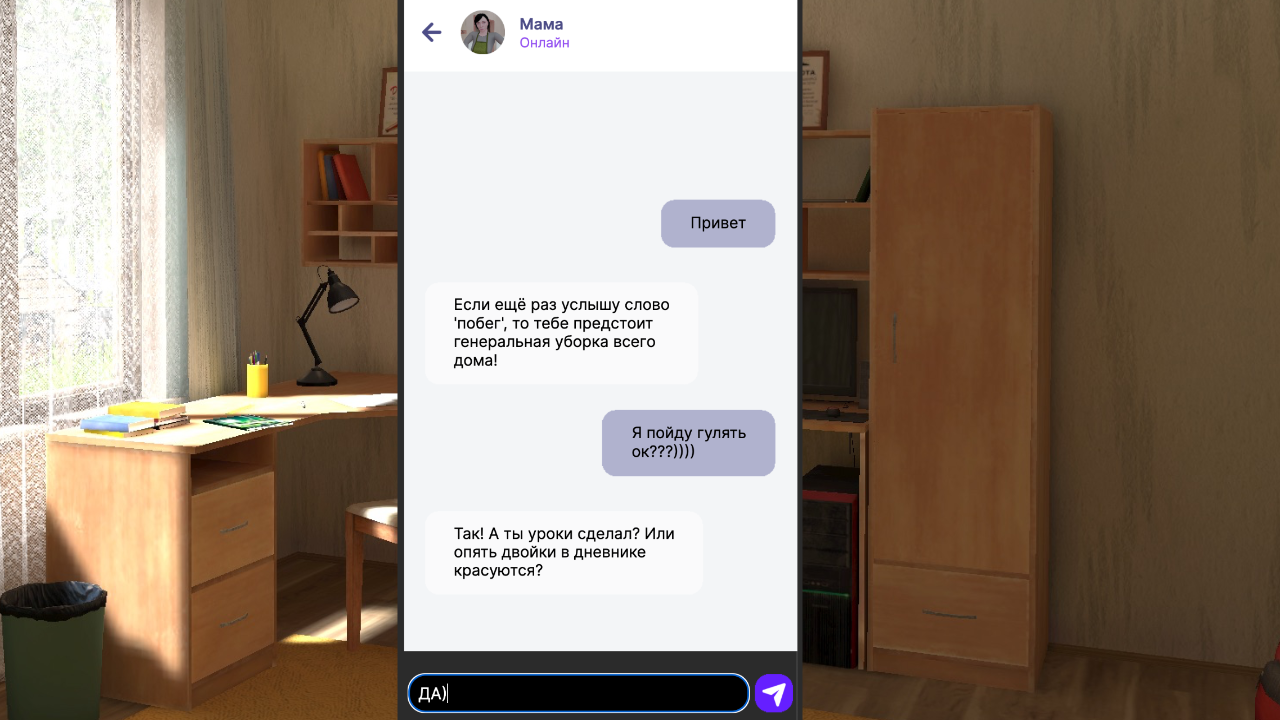
Task: Click the text input containing 'ДА)'
Action: [x=578, y=692]
